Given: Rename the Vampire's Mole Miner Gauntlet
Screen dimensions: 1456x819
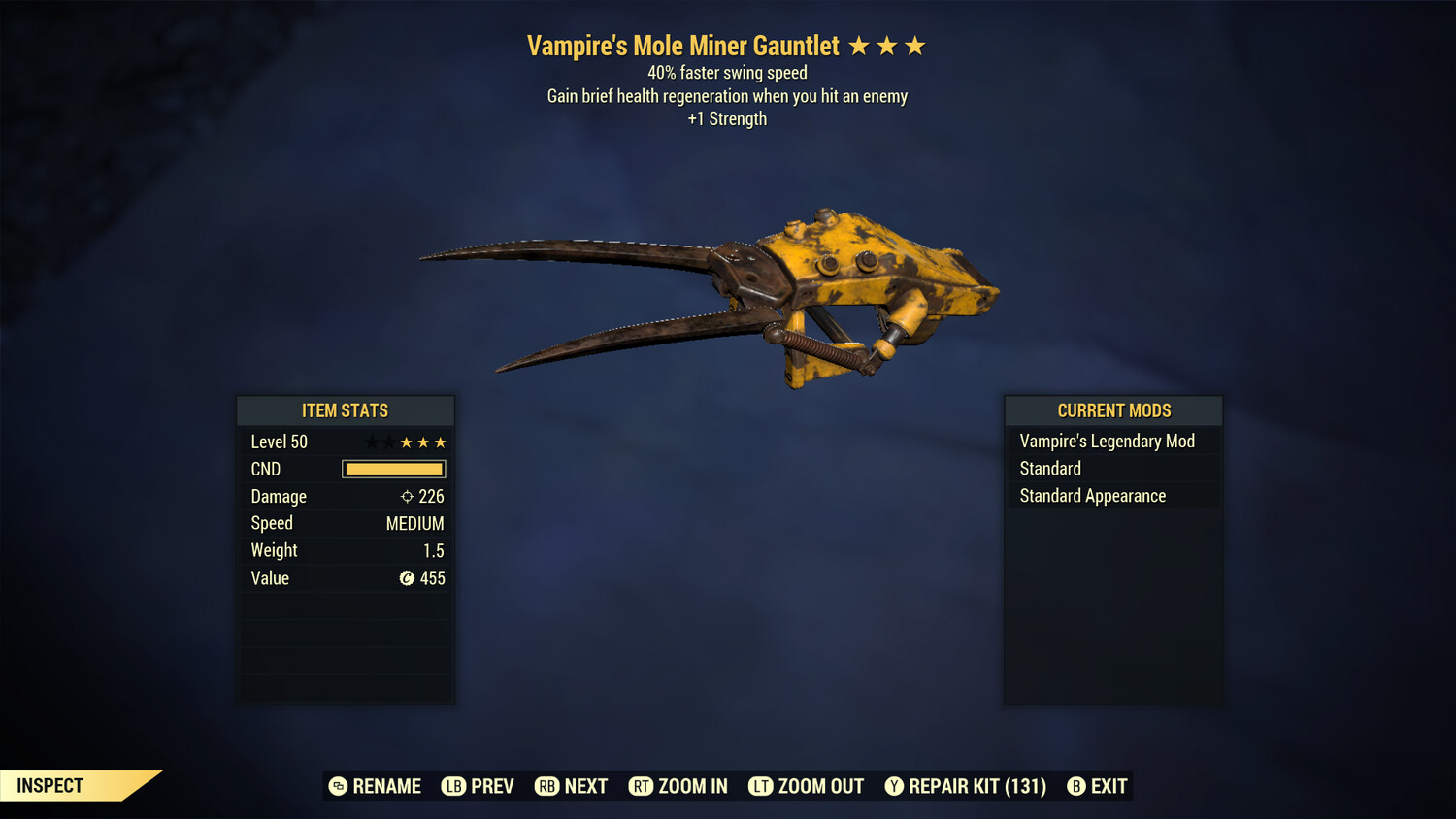Looking at the screenshot, I should (x=375, y=786).
